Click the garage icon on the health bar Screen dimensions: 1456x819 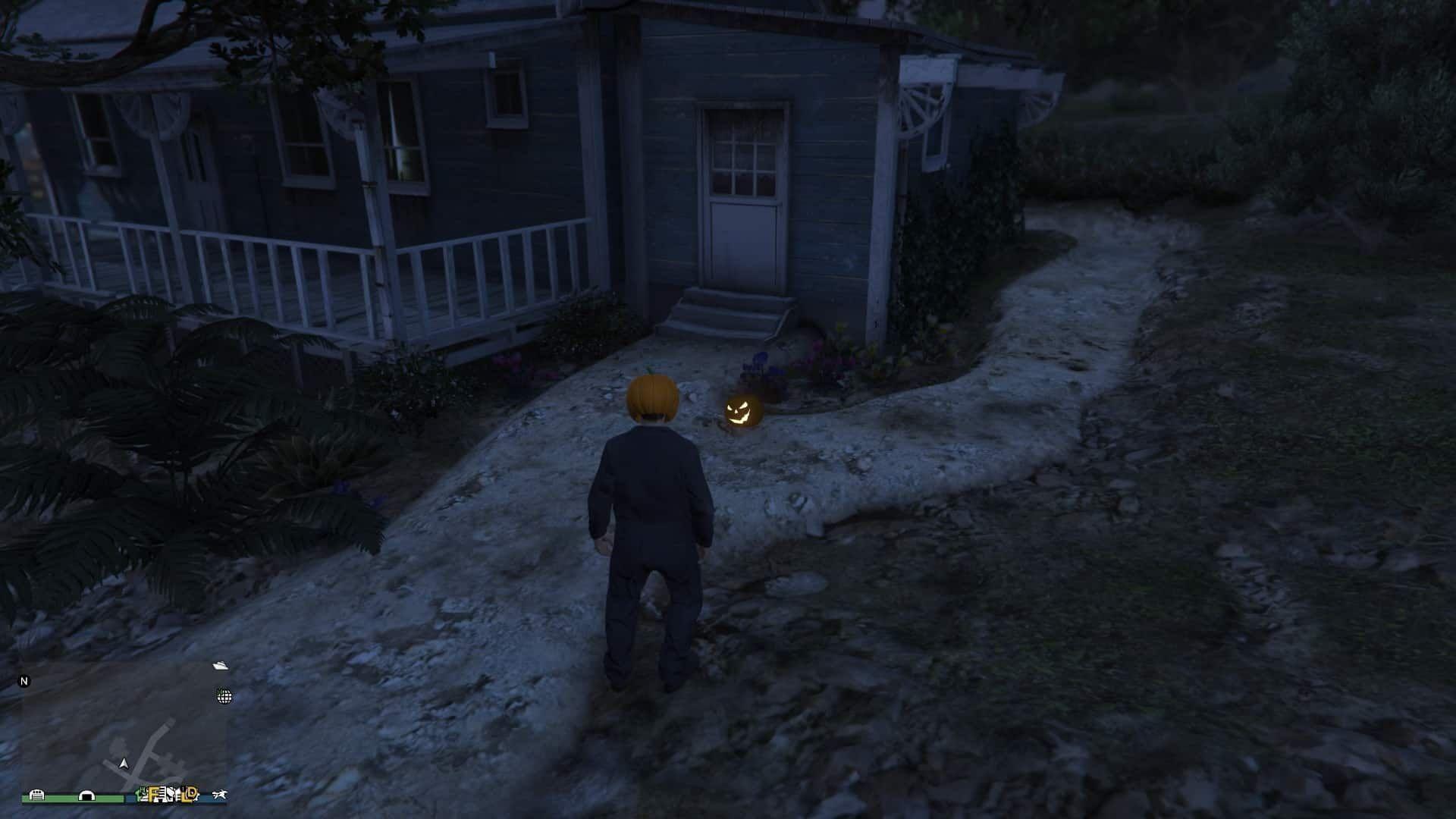[36, 794]
